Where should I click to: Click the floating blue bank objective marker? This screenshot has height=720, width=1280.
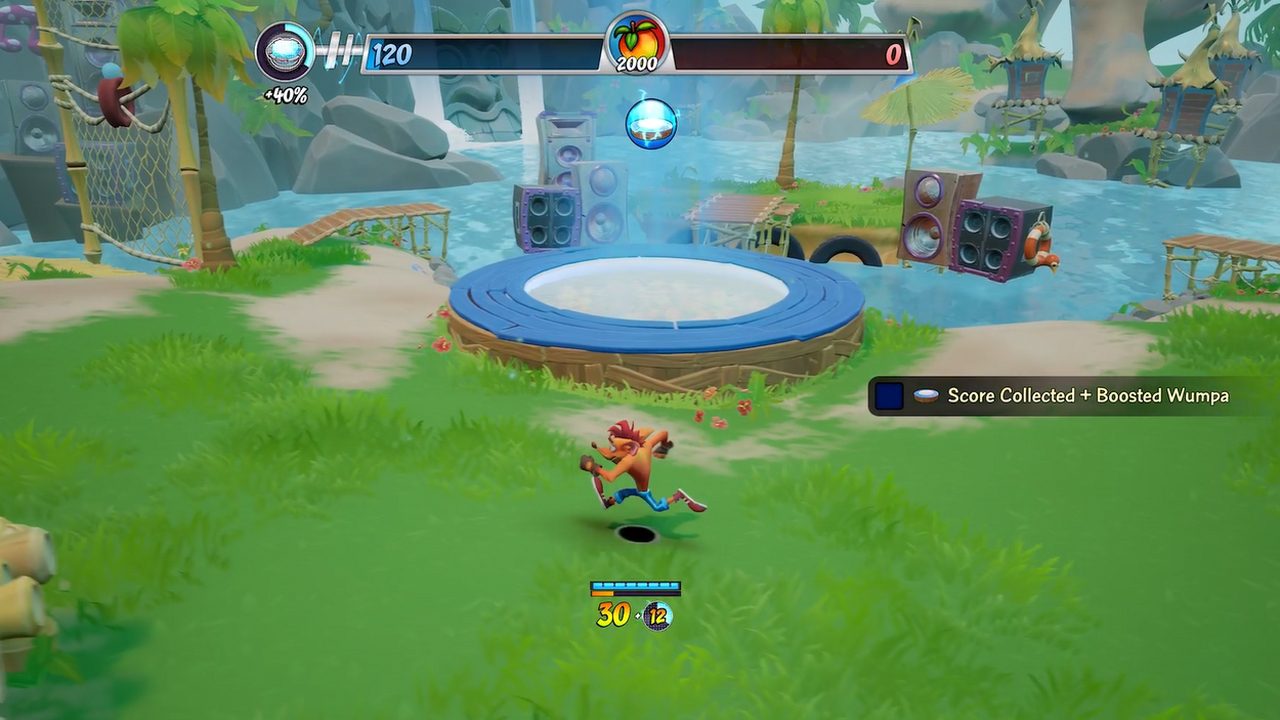[651, 123]
